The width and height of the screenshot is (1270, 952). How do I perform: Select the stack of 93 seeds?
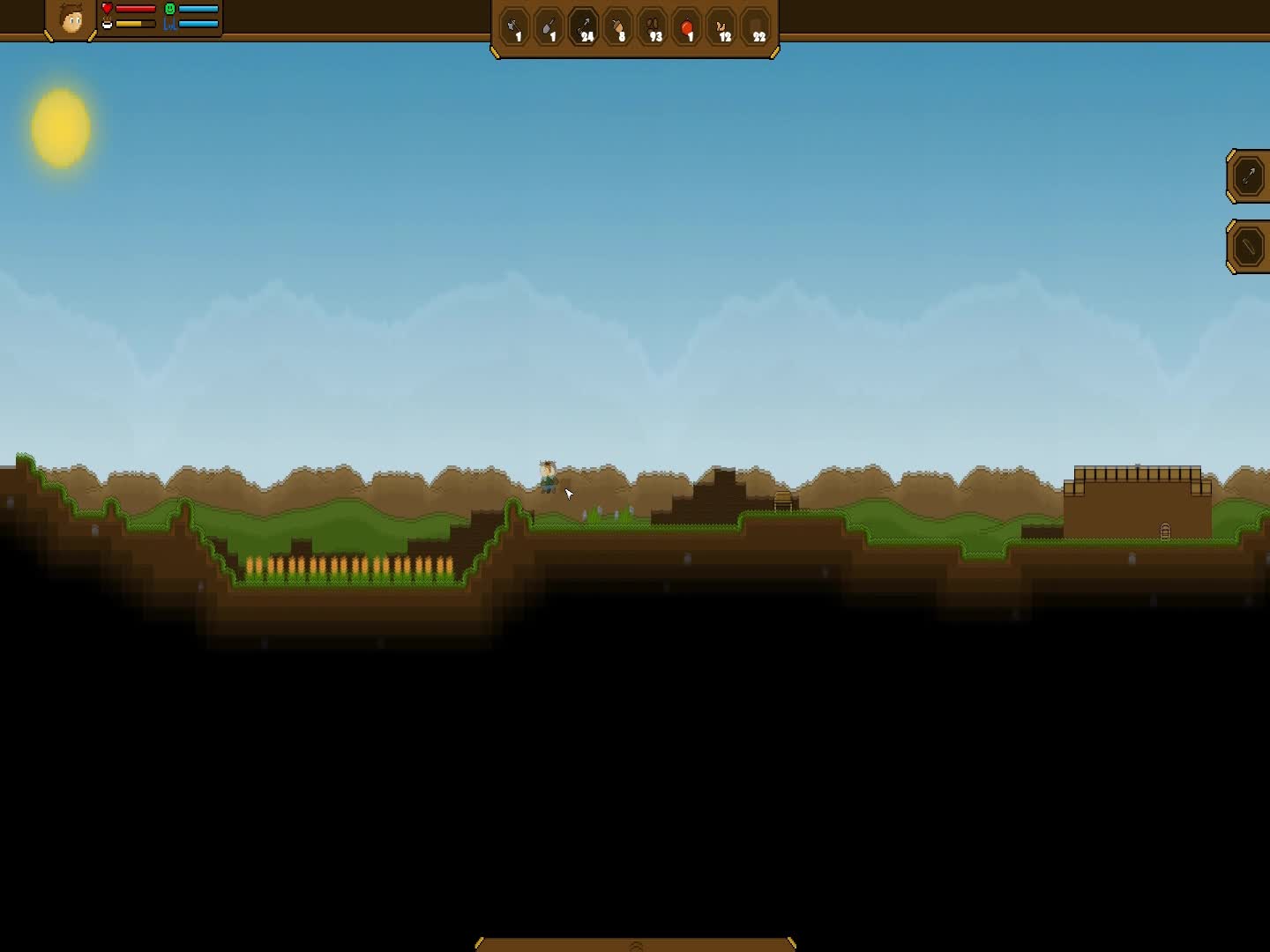click(x=654, y=27)
